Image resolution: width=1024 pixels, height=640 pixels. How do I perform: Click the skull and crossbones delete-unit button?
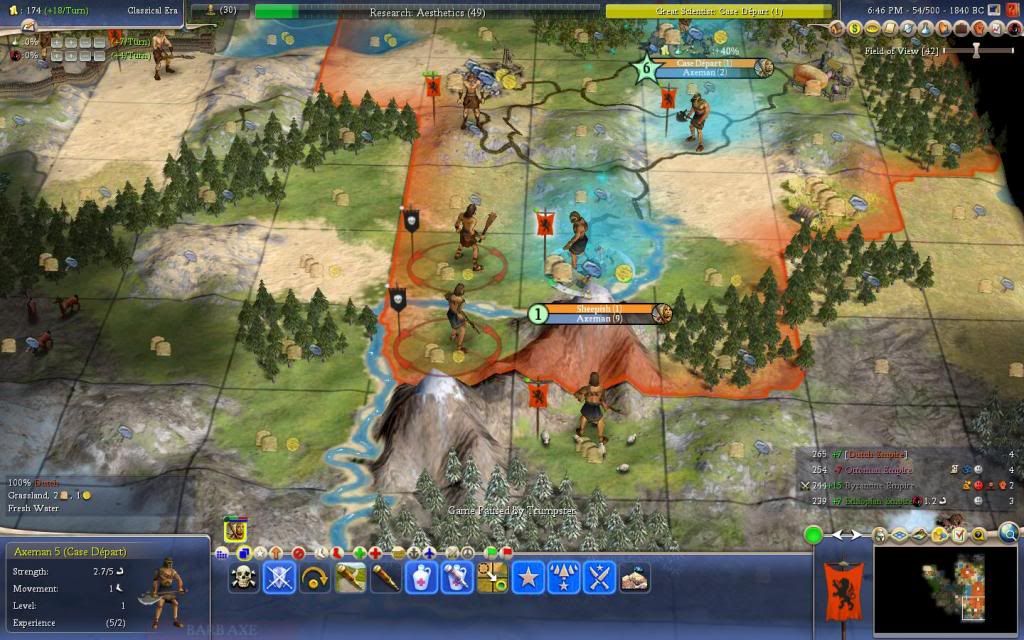point(243,578)
